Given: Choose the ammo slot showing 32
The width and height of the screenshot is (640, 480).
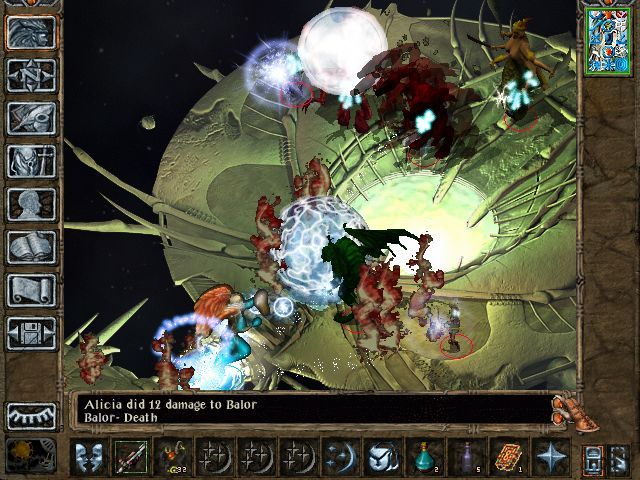Looking at the screenshot, I should pyautogui.click(x=173, y=457).
